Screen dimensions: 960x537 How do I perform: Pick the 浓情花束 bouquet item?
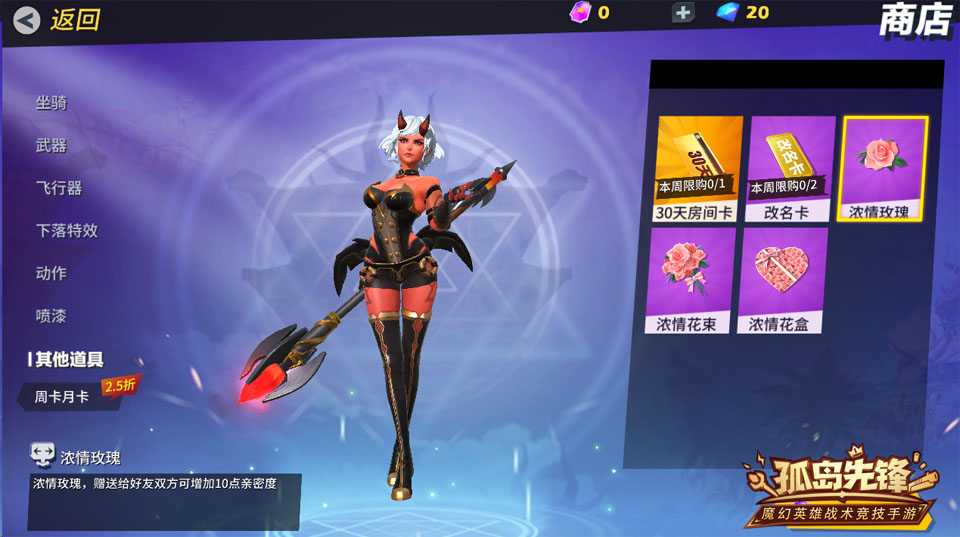pyautogui.click(x=699, y=280)
